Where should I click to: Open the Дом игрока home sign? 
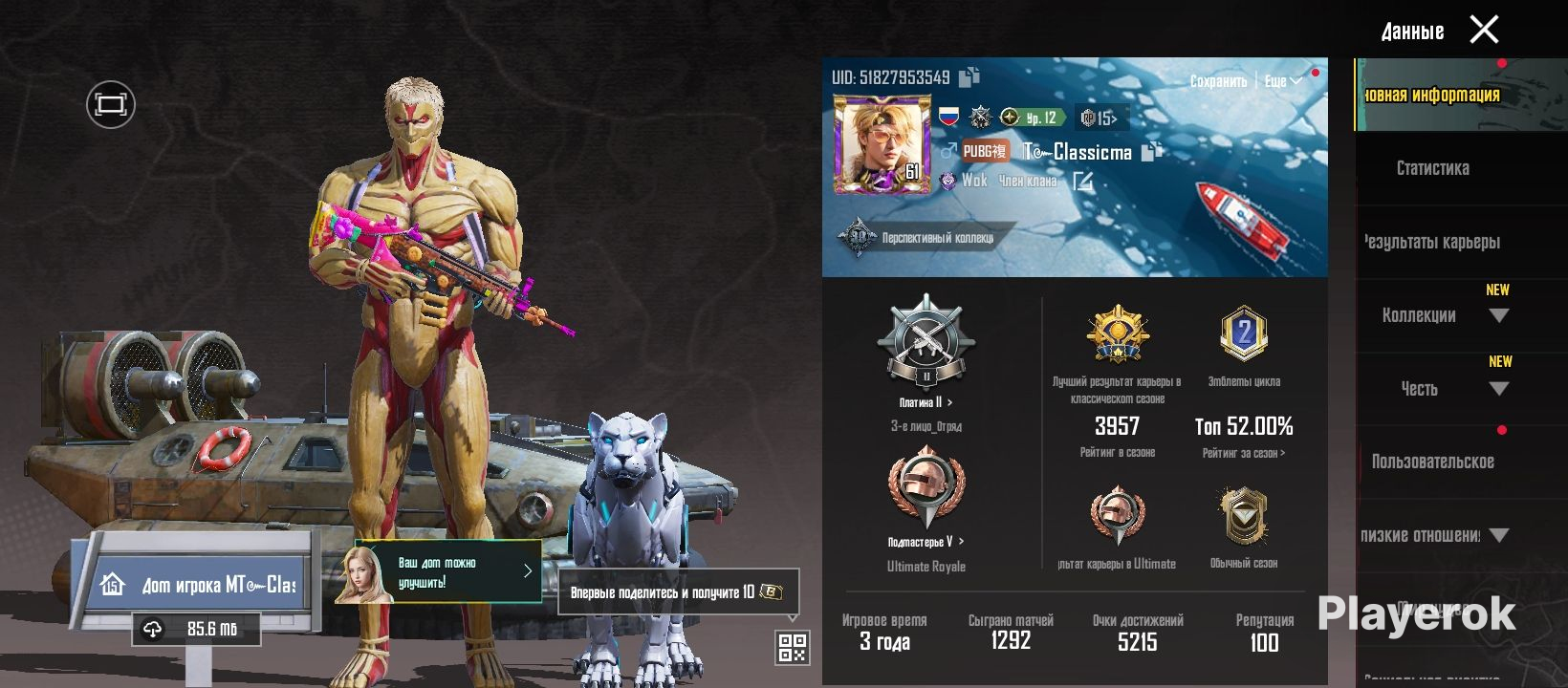point(203,585)
